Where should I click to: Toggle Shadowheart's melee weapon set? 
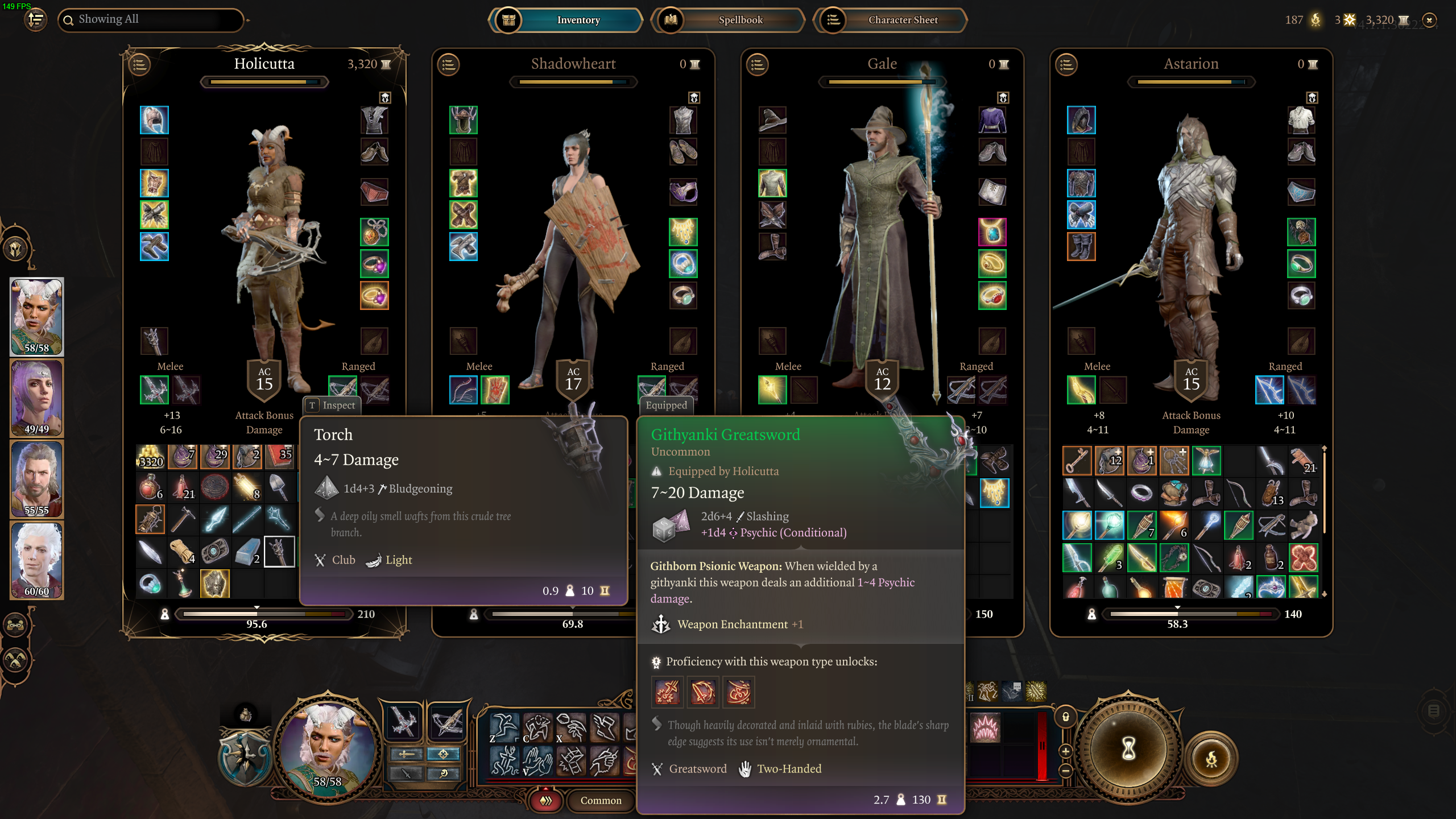(x=464, y=390)
